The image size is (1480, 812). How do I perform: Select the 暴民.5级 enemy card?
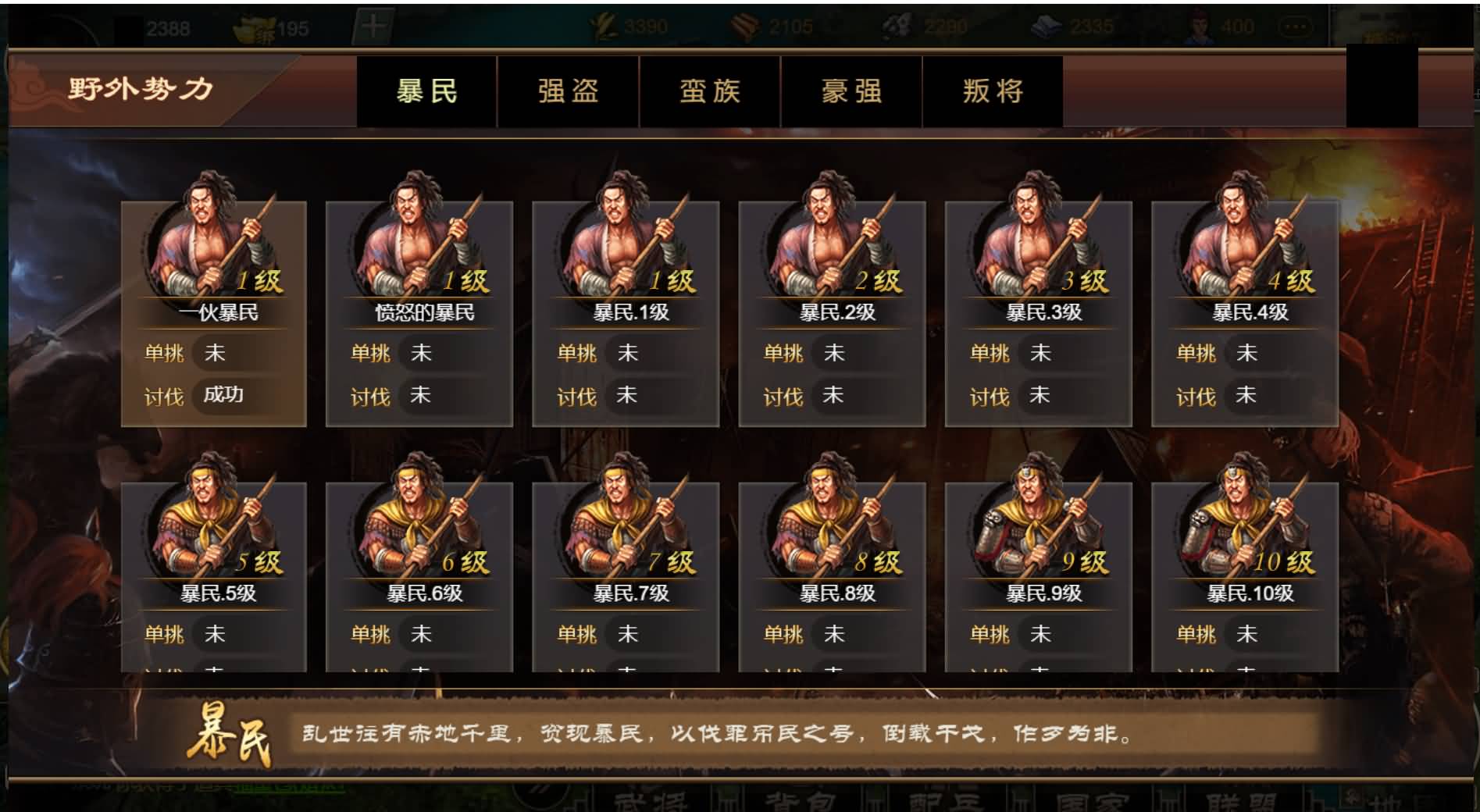pyautogui.click(x=213, y=578)
